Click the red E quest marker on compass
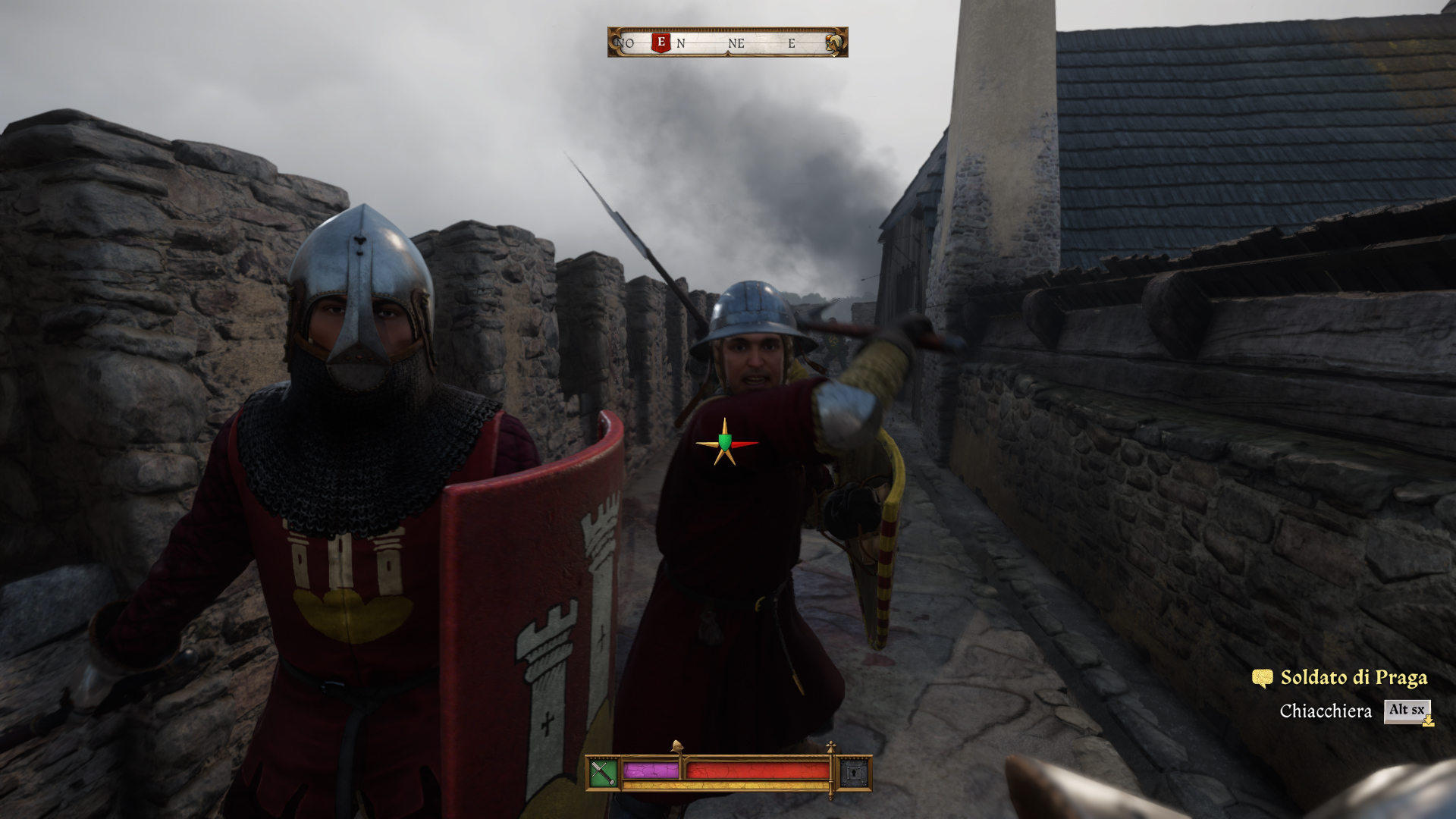 (x=661, y=43)
